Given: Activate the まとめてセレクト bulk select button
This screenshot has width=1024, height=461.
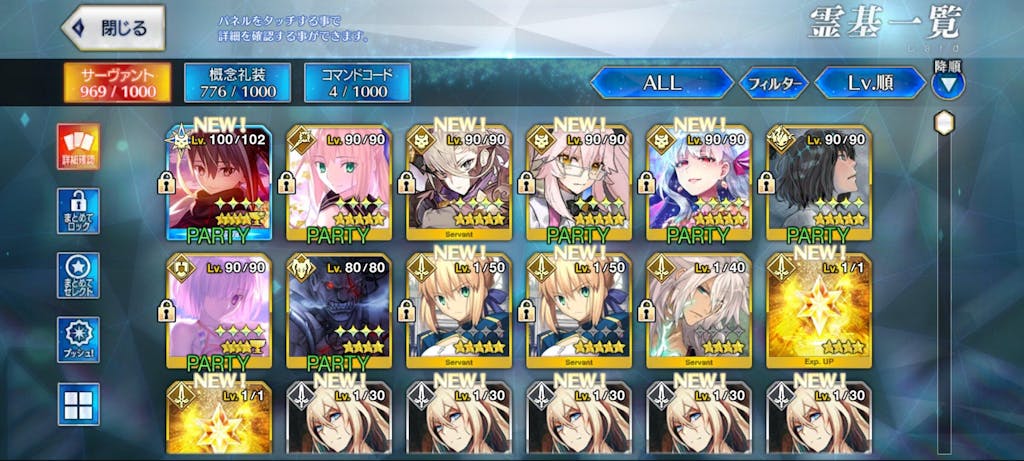Looking at the screenshot, I should (x=77, y=277).
